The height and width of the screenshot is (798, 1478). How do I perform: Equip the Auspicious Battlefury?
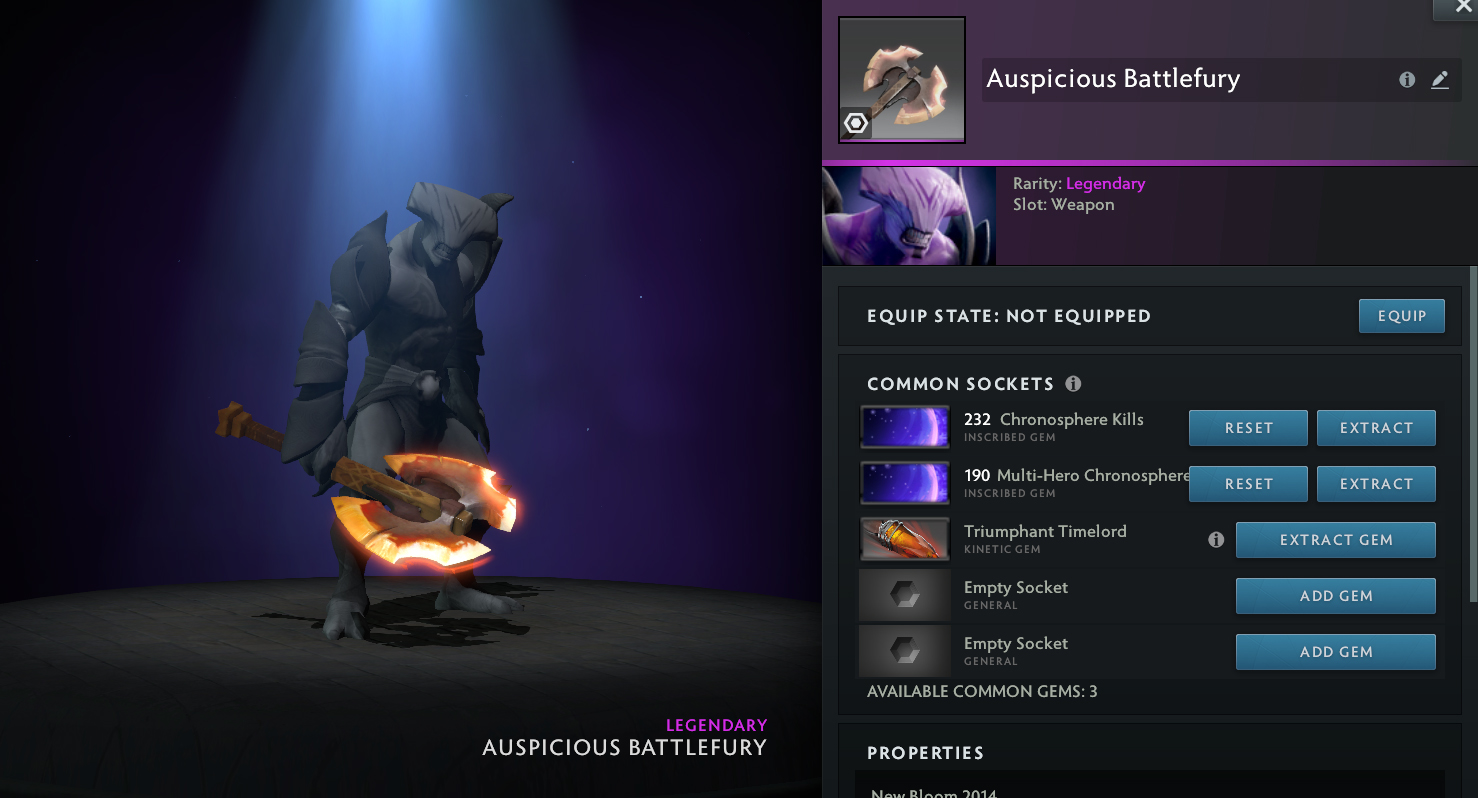click(1401, 316)
